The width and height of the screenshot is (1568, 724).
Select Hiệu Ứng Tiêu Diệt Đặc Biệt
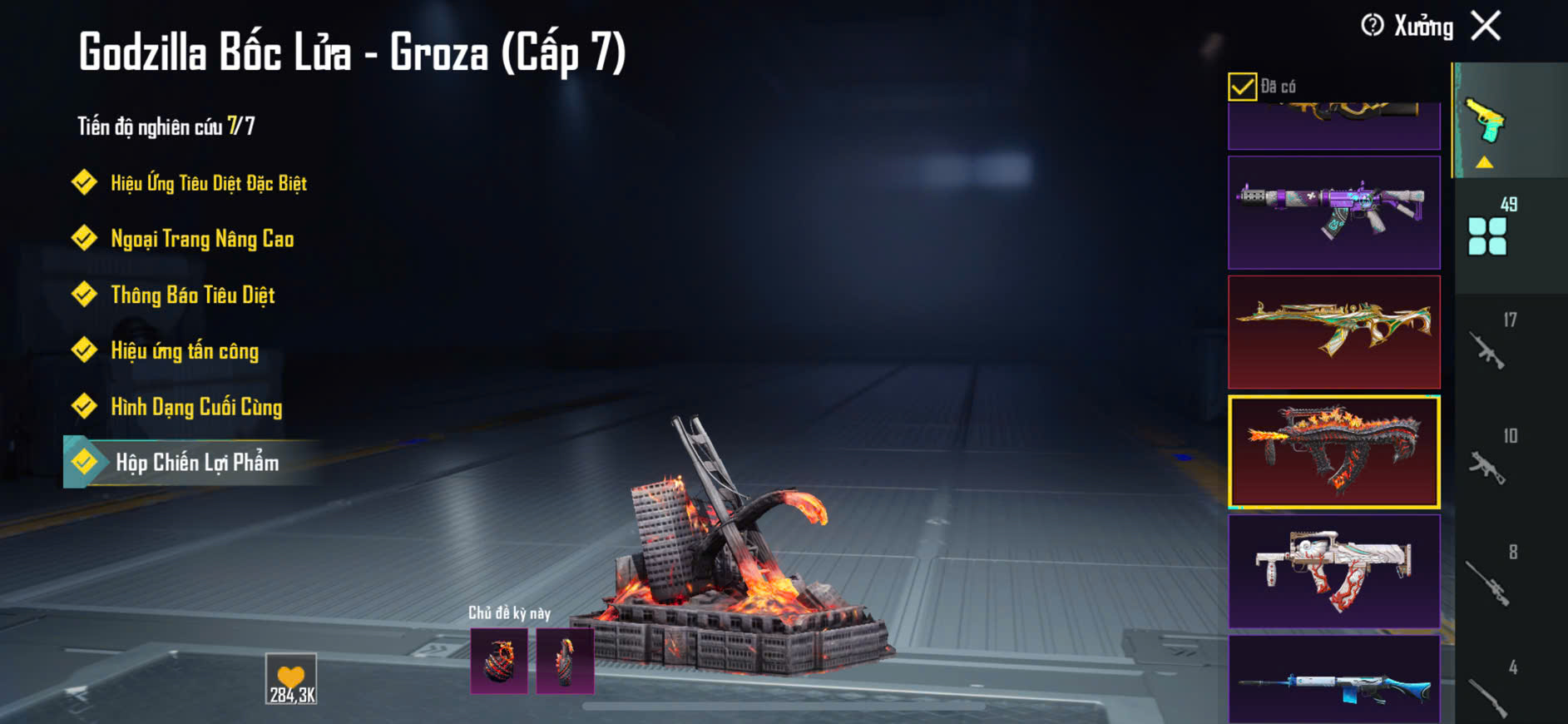(208, 183)
